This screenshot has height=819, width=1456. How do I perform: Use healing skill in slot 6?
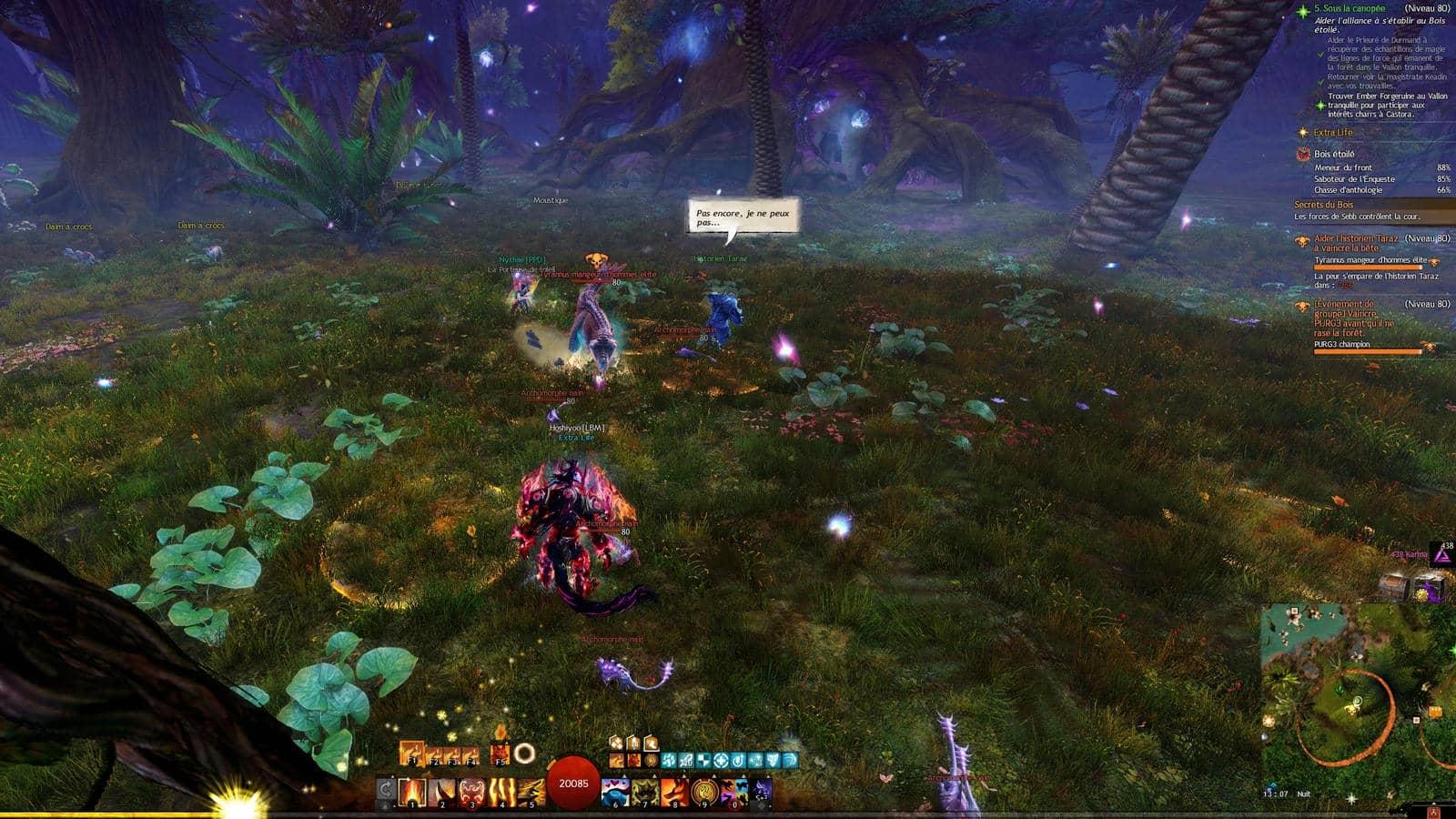point(615,792)
